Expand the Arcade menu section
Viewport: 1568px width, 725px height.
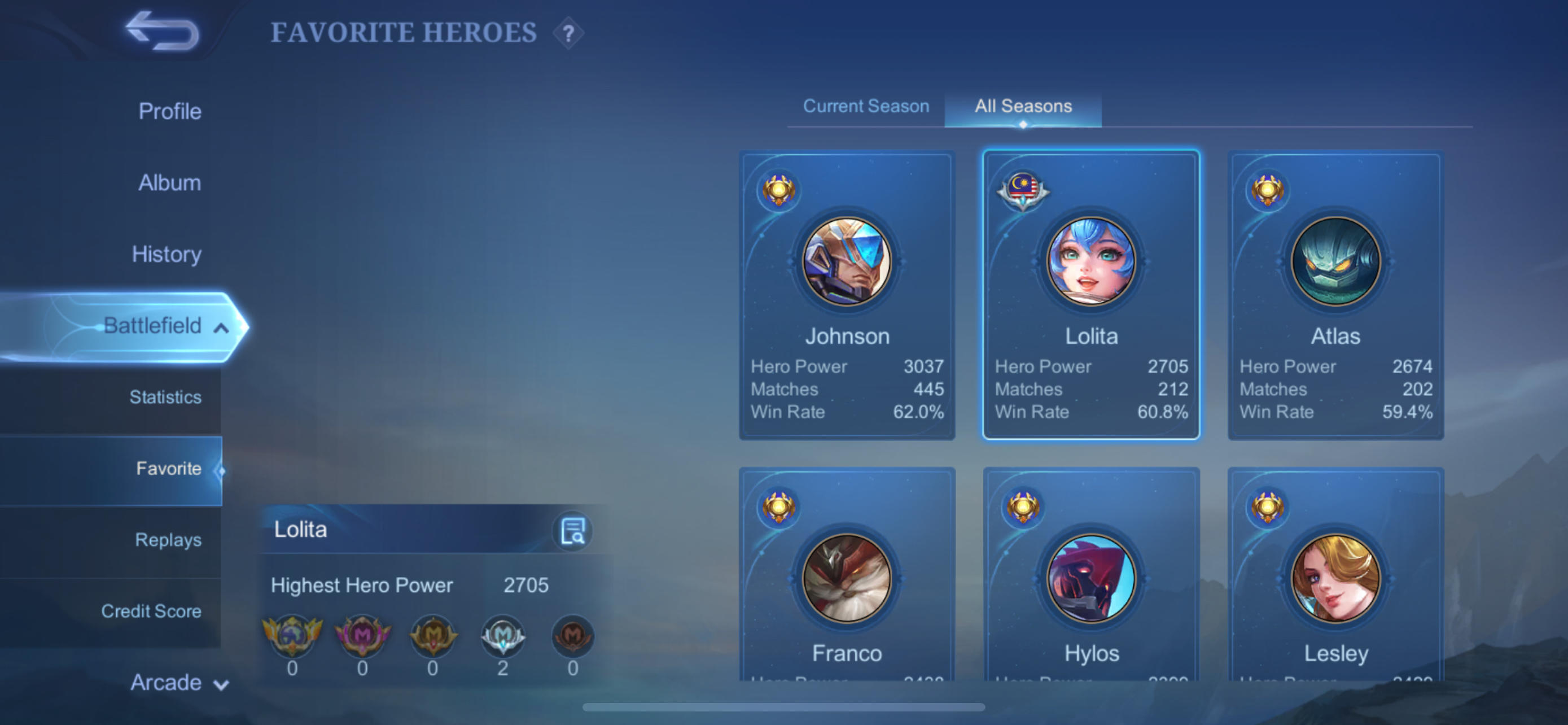[177, 683]
